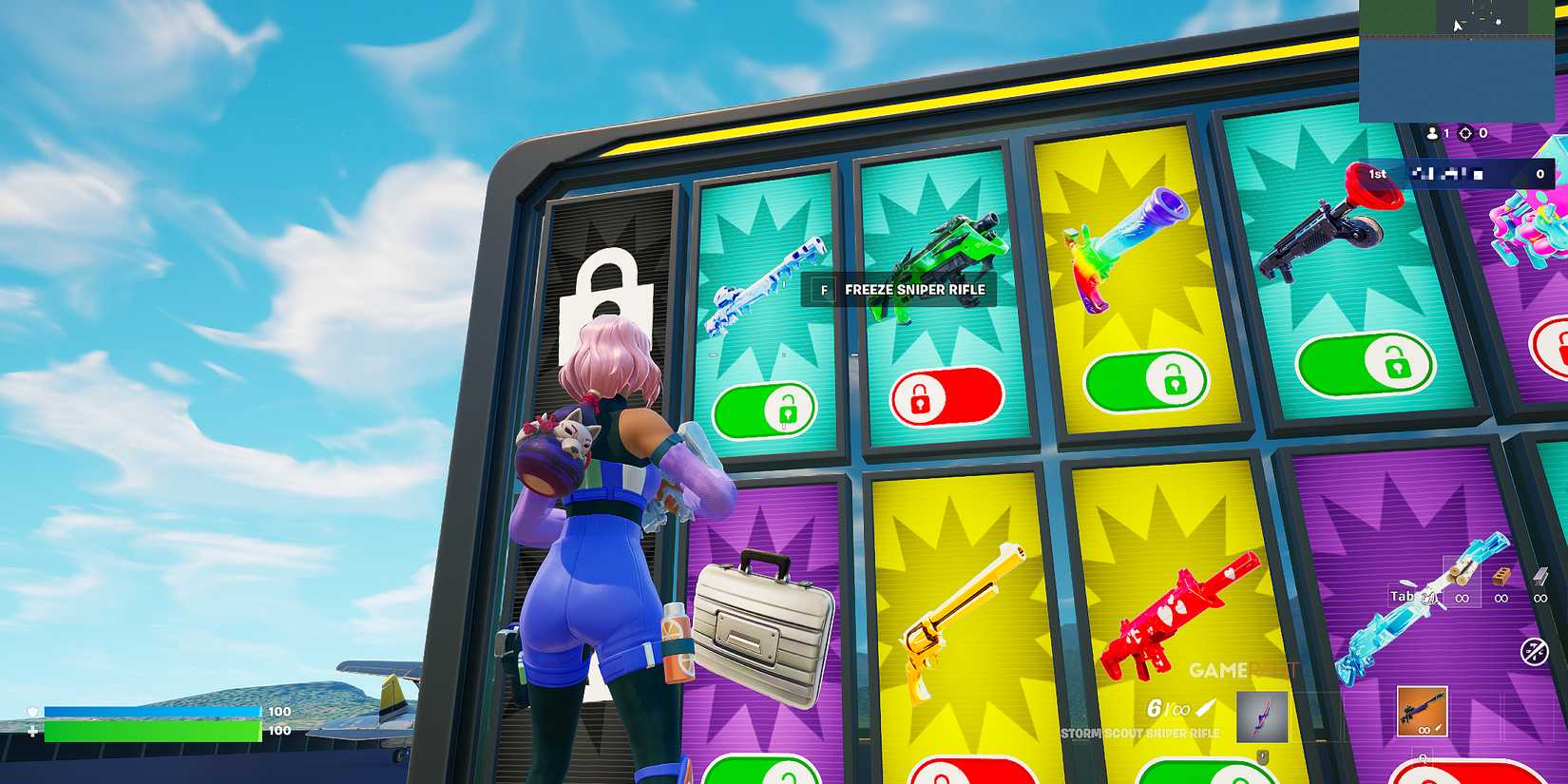The width and height of the screenshot is (1568, 784).
Task: Click the FREEZE SNIPER RIFLE label
Action: [914, 291]
